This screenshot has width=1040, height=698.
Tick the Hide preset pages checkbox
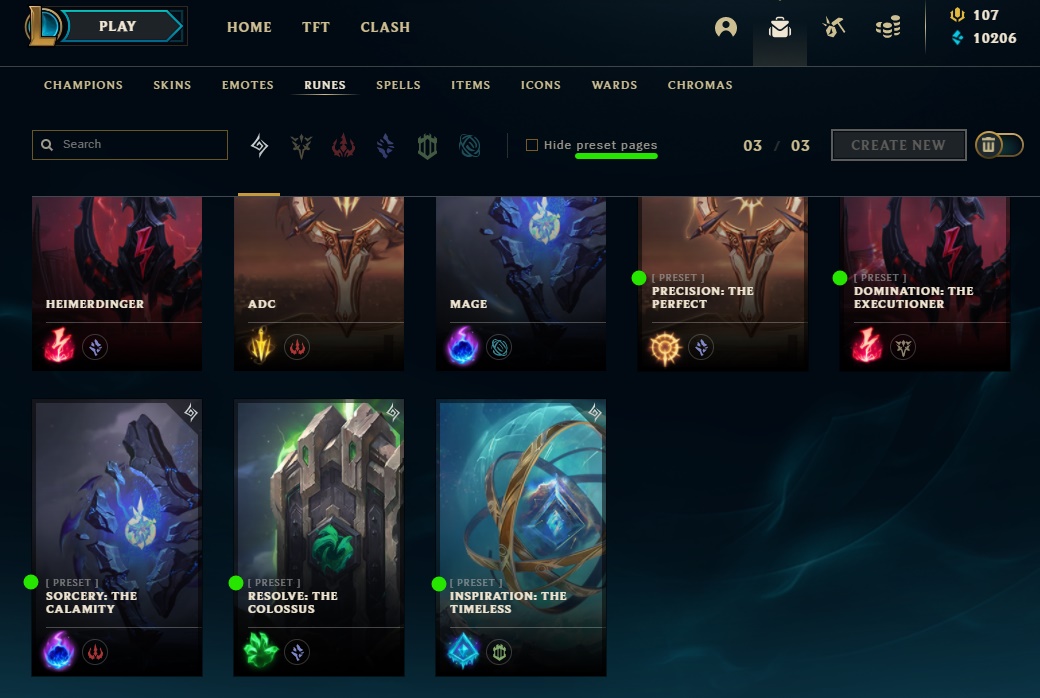[532, 145]
